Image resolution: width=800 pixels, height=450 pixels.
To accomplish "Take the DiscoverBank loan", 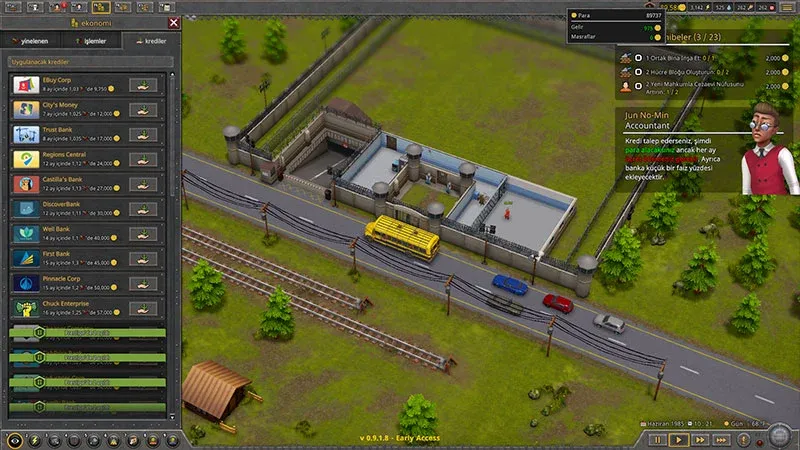I will (x=144, y=209).
